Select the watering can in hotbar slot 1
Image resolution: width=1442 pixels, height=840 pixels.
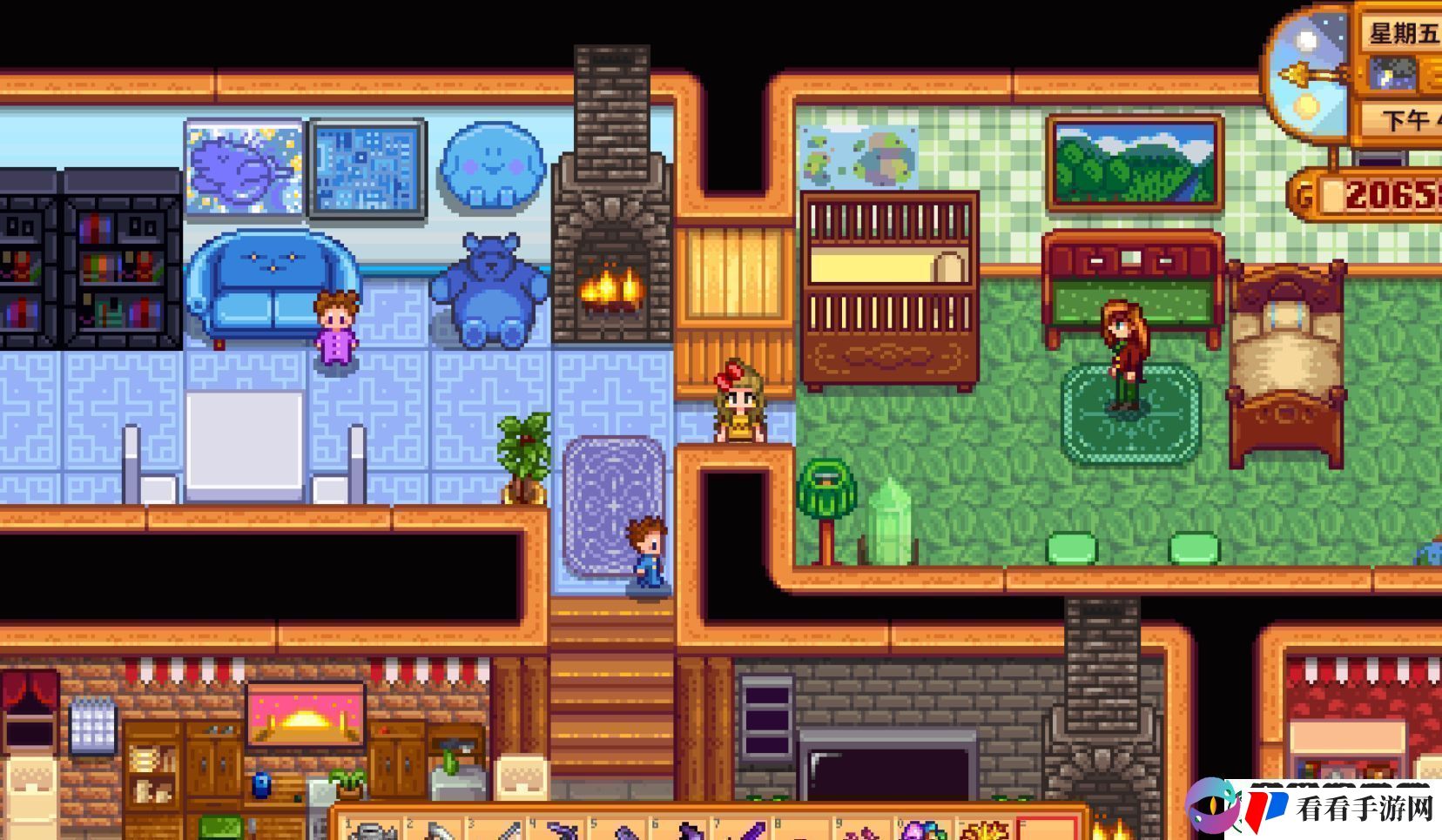[373, 831]
